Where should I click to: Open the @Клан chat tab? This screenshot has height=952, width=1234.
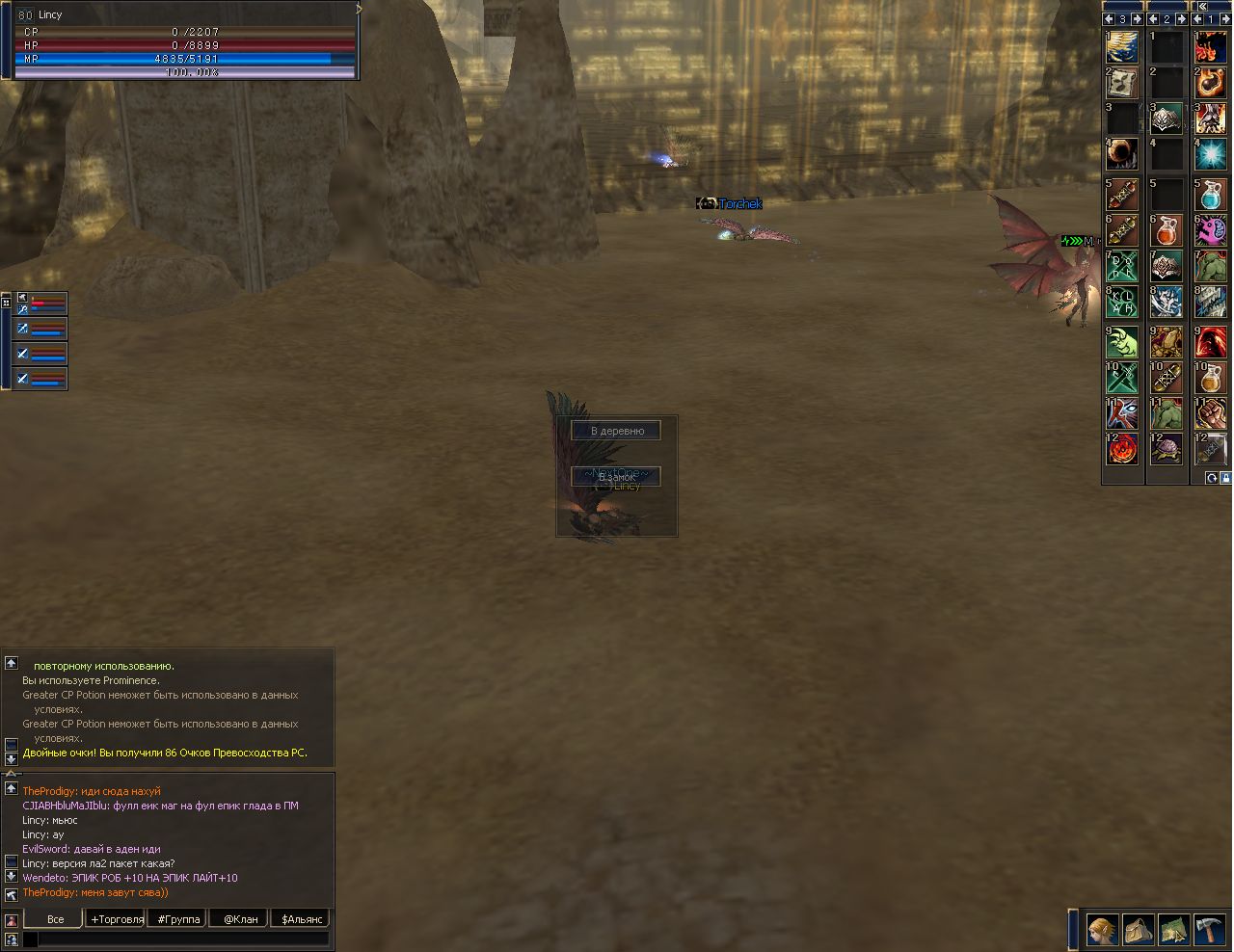coord(240,919)
